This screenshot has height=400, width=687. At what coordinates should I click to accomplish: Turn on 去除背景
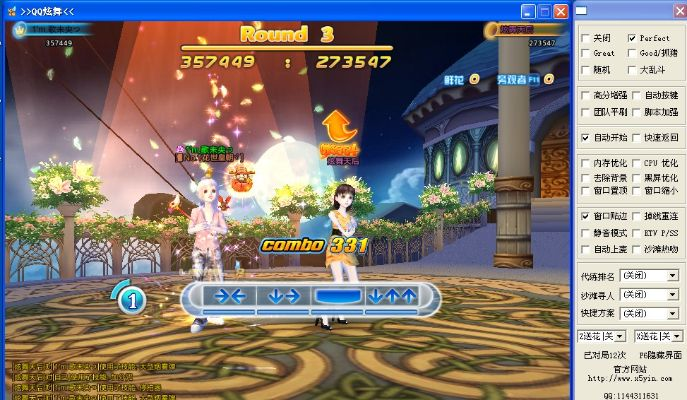(585, 177)
